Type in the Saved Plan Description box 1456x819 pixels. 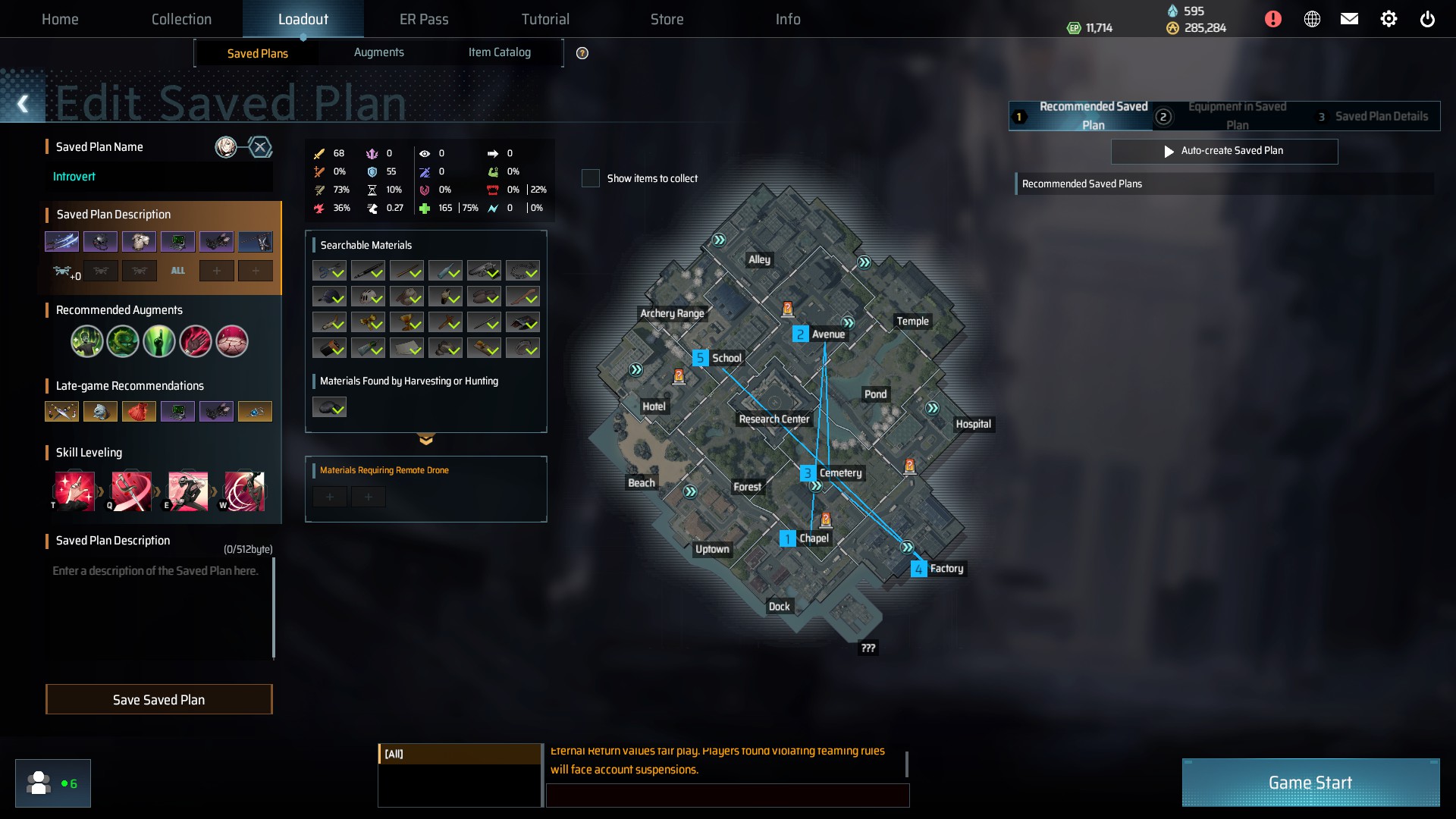pos(159,607)
